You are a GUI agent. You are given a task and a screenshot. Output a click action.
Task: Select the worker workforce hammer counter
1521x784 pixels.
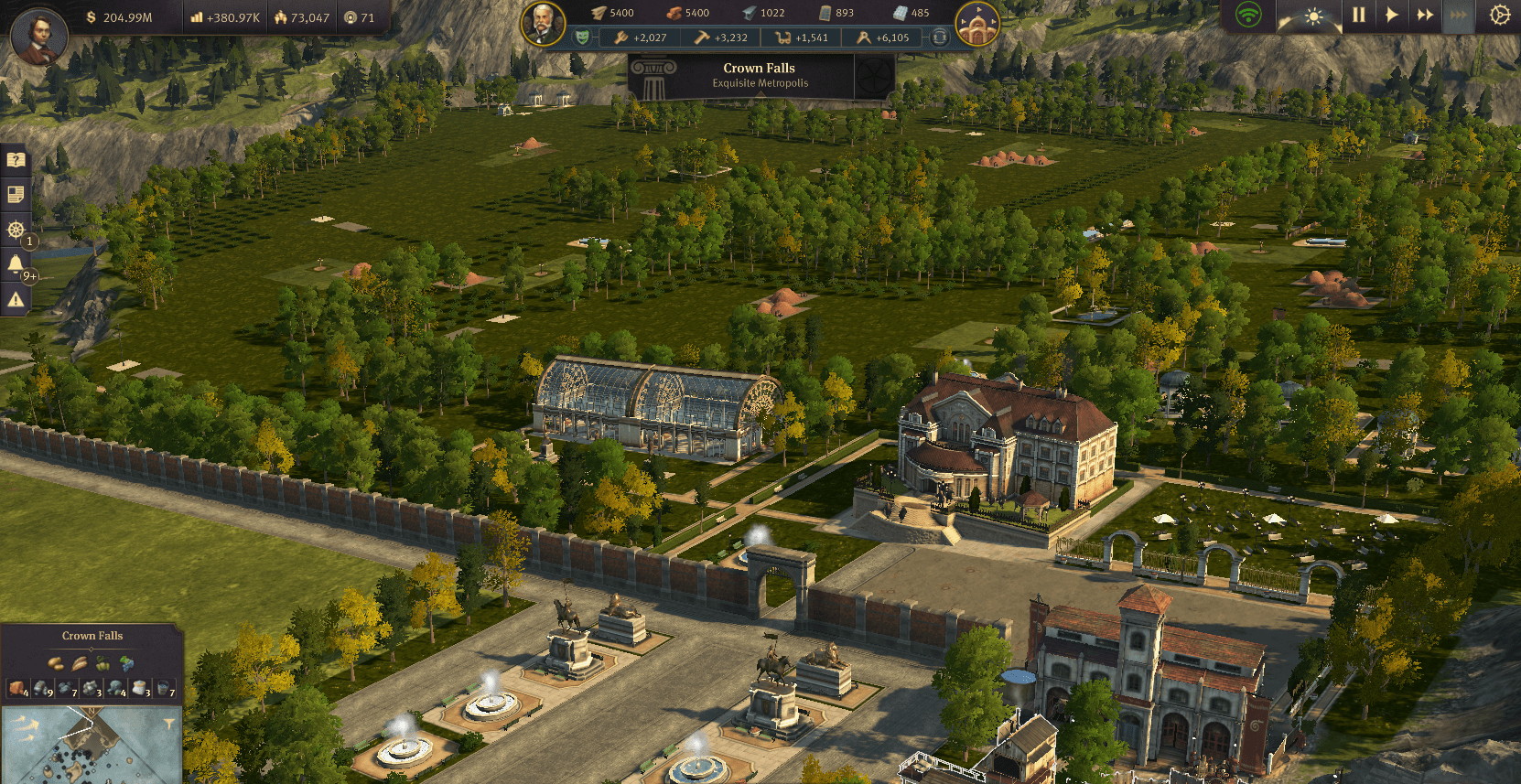pos(720,38)
